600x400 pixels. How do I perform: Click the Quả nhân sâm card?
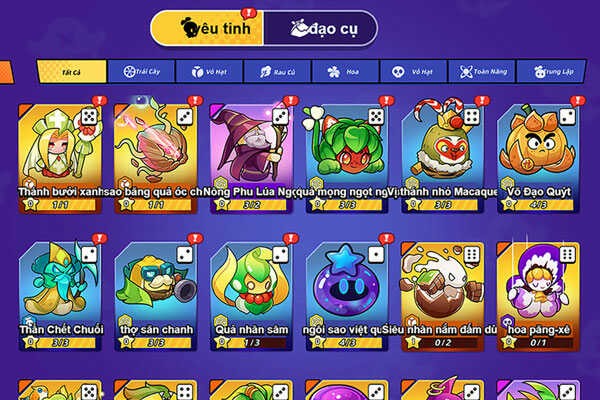point(252,292)
